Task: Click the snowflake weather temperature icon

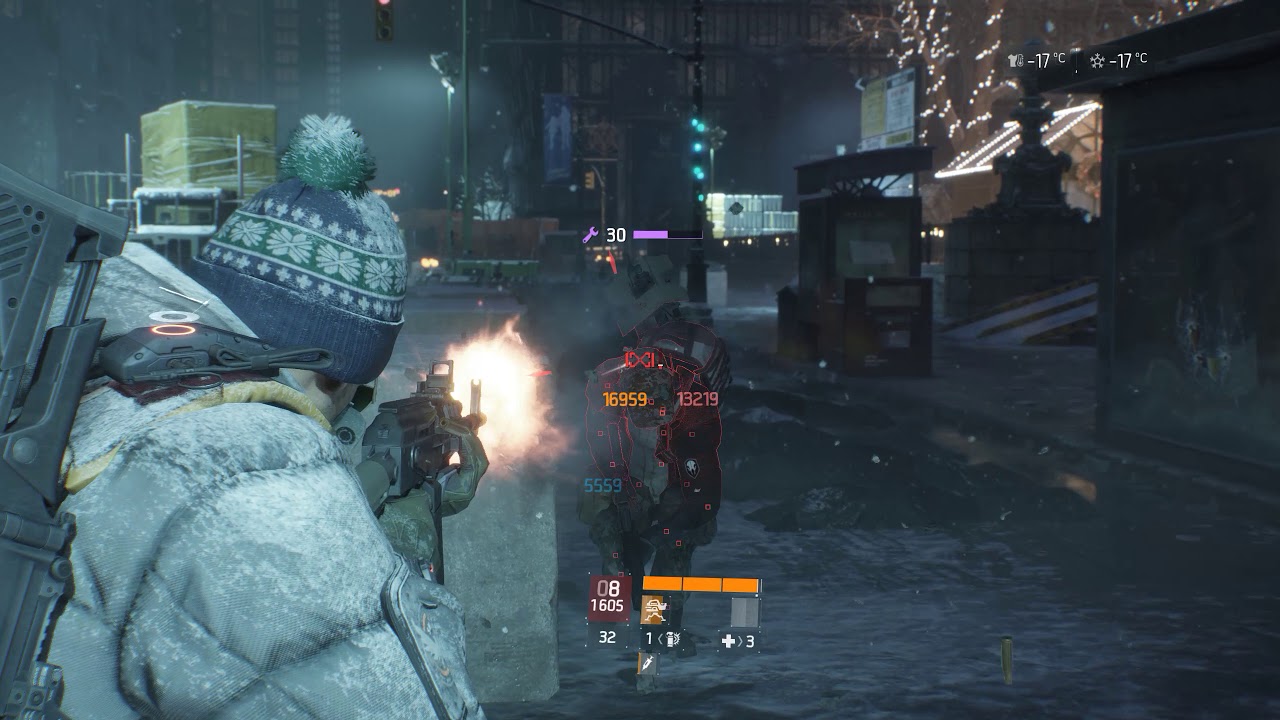Action: tap(1097, 61)
